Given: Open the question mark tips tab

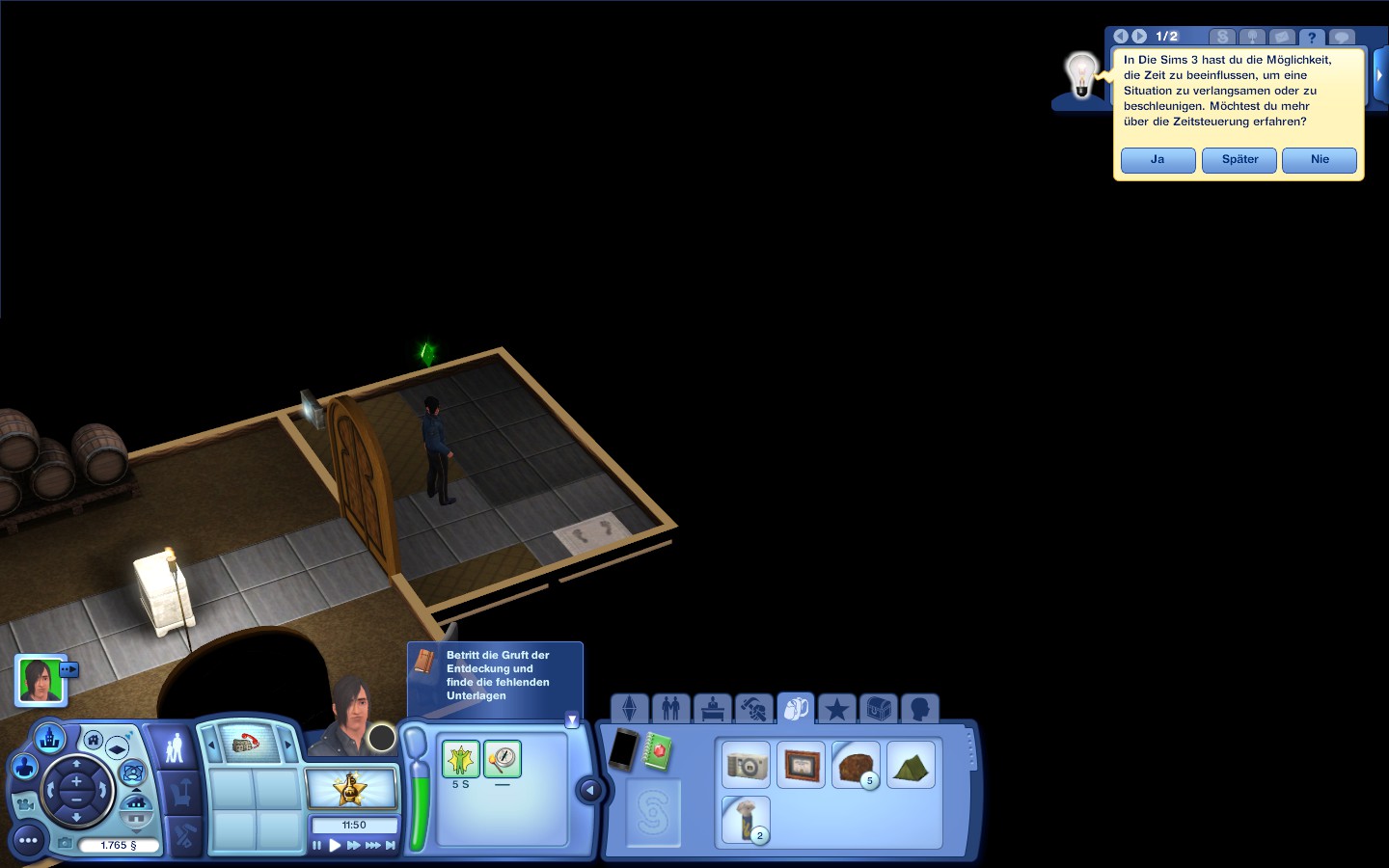Looking at the screenshot, I should coord(1311,38).
